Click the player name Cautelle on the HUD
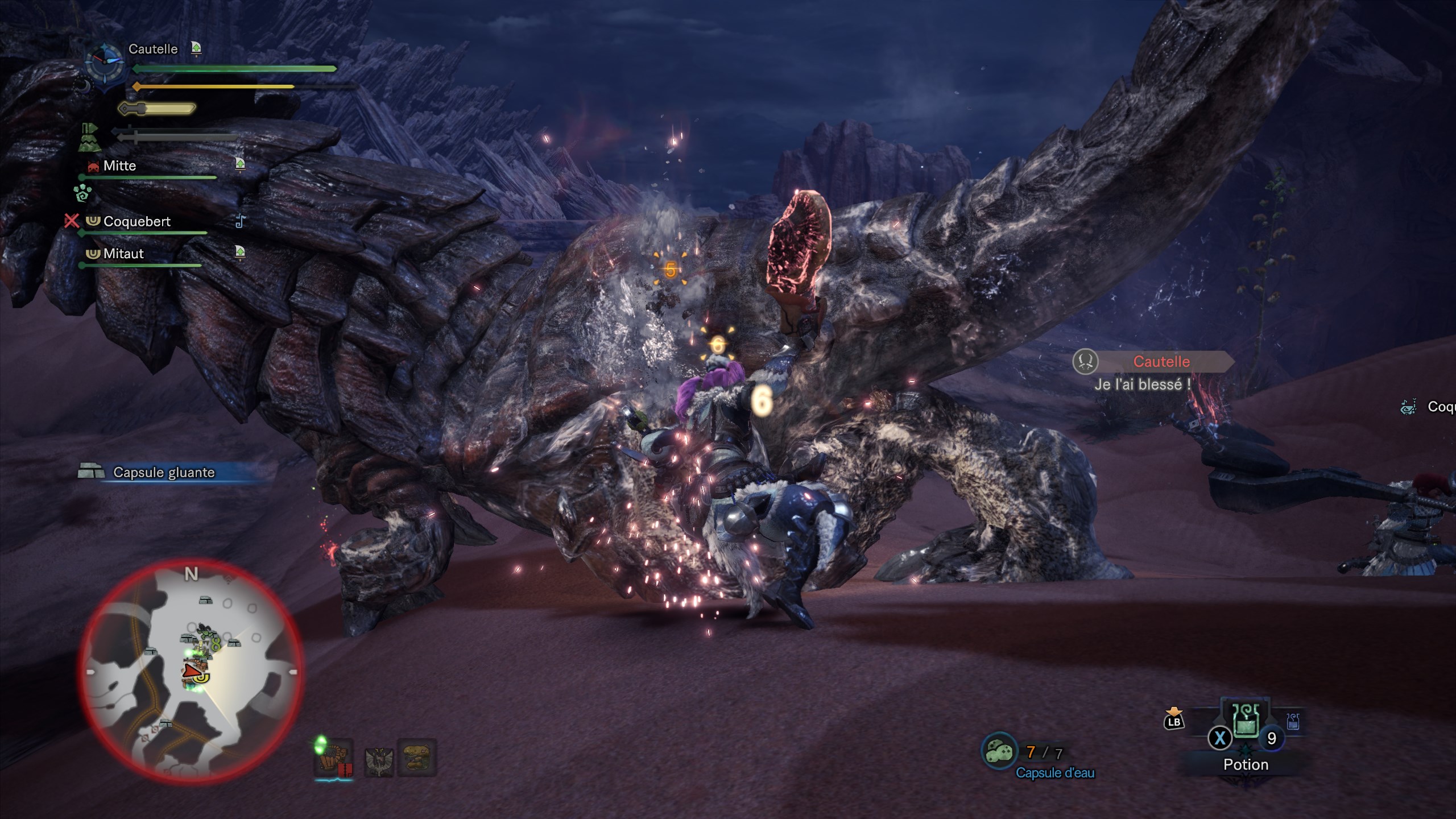Image resolution: width=1456 pixels, height=819 pixels. click(x=153, y=49)
